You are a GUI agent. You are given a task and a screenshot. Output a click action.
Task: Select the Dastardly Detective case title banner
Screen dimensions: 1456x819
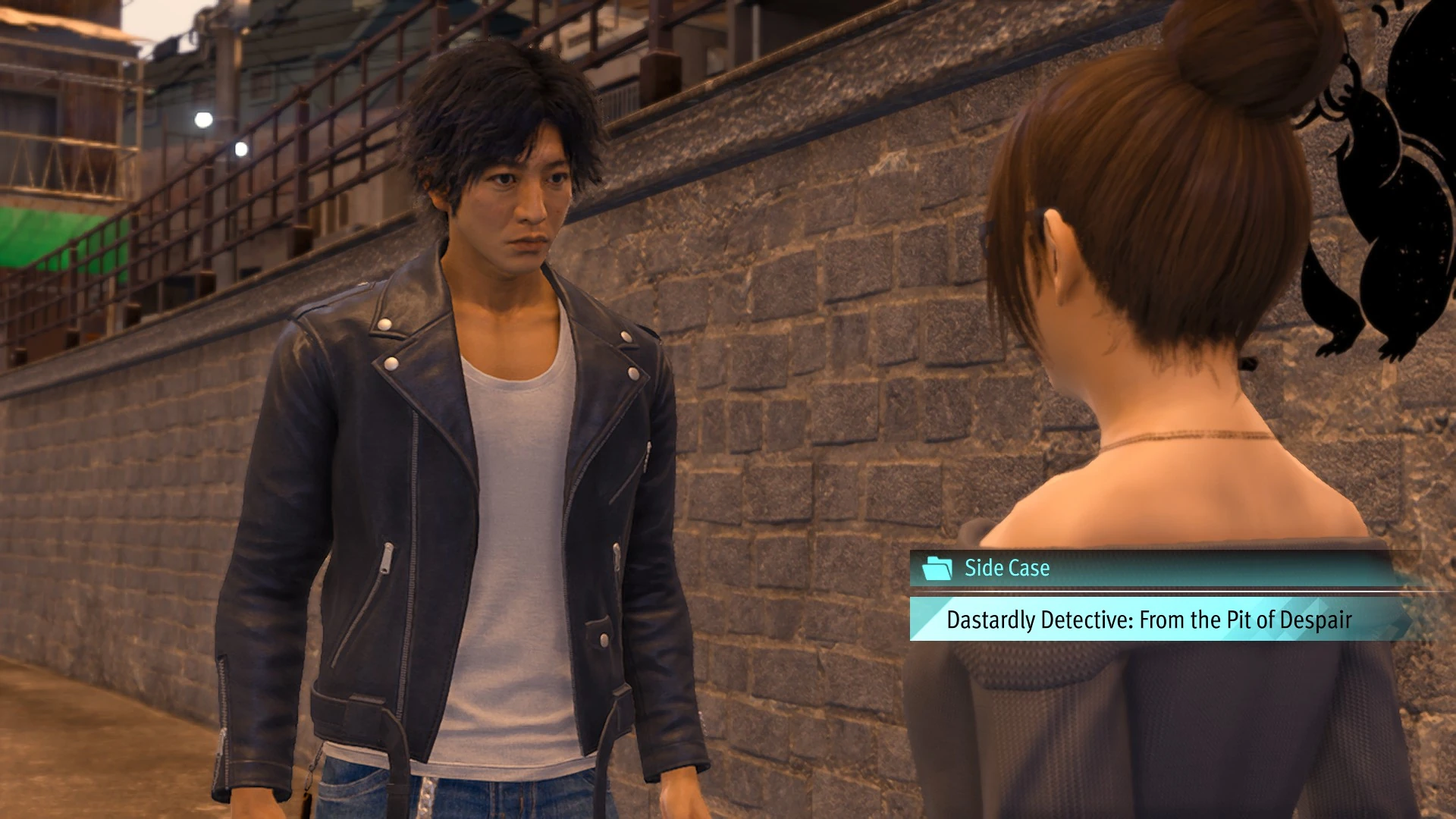1149,620
